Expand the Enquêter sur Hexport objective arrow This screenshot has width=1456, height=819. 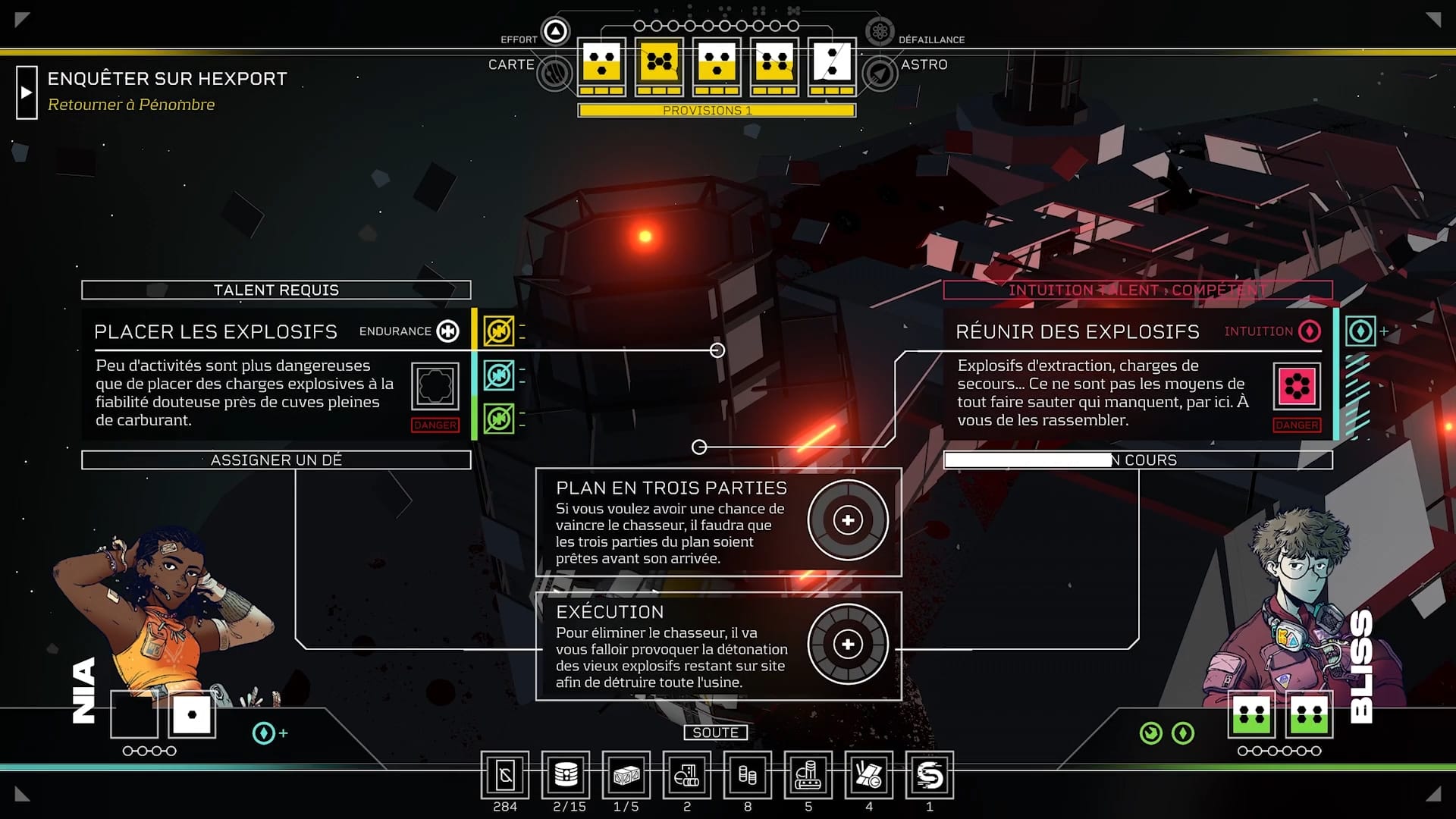(x=27, y=93)
